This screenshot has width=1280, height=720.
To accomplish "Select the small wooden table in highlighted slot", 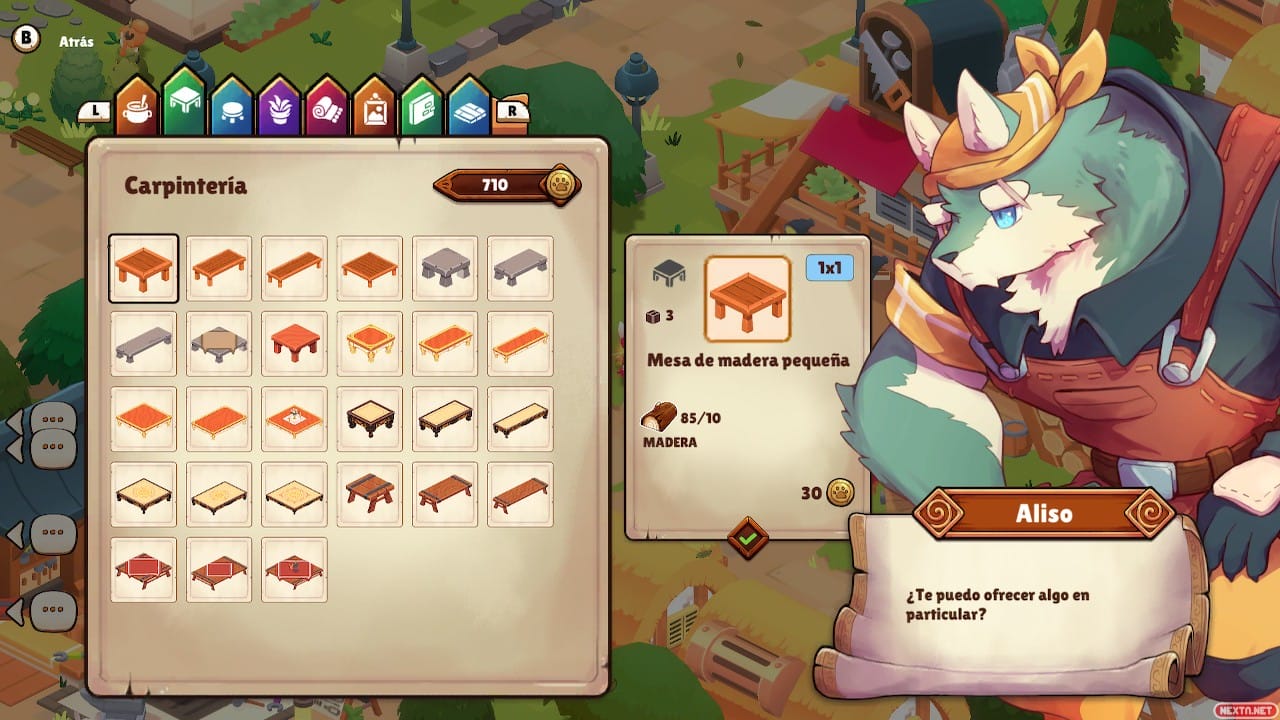I will coord(143,268).
